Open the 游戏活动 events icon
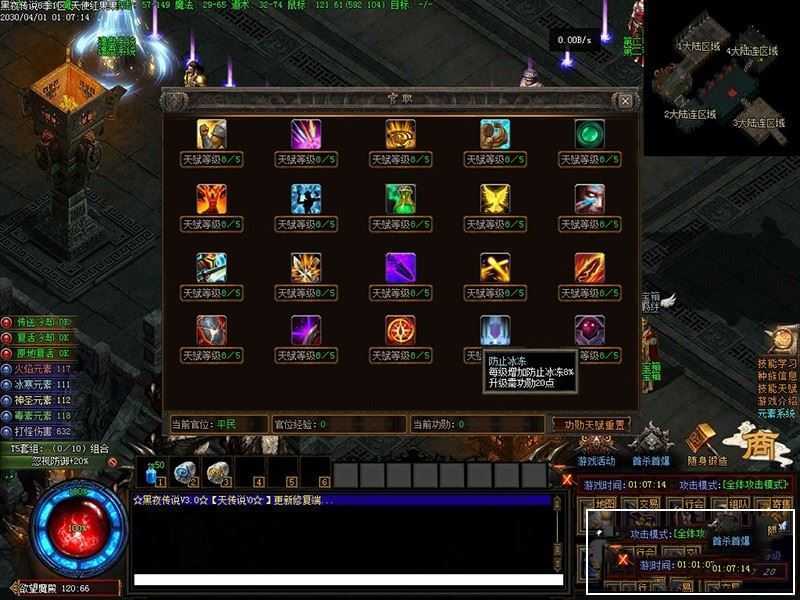Screen dimensions: 800x600 click(598, 445)
